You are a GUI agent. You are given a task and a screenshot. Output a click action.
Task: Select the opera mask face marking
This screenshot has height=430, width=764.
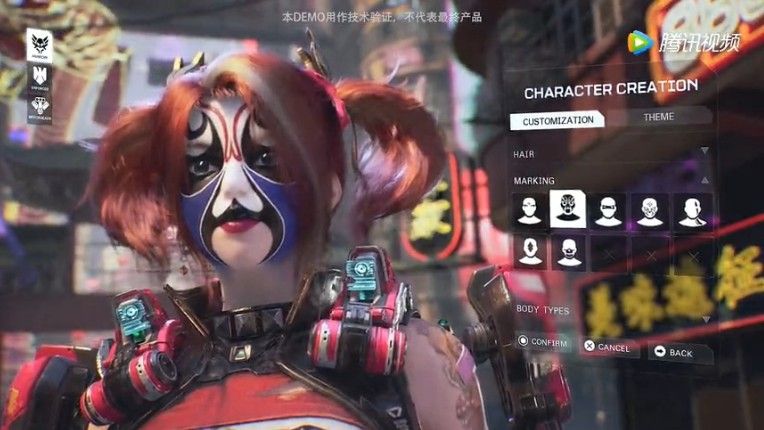point(568,210)
